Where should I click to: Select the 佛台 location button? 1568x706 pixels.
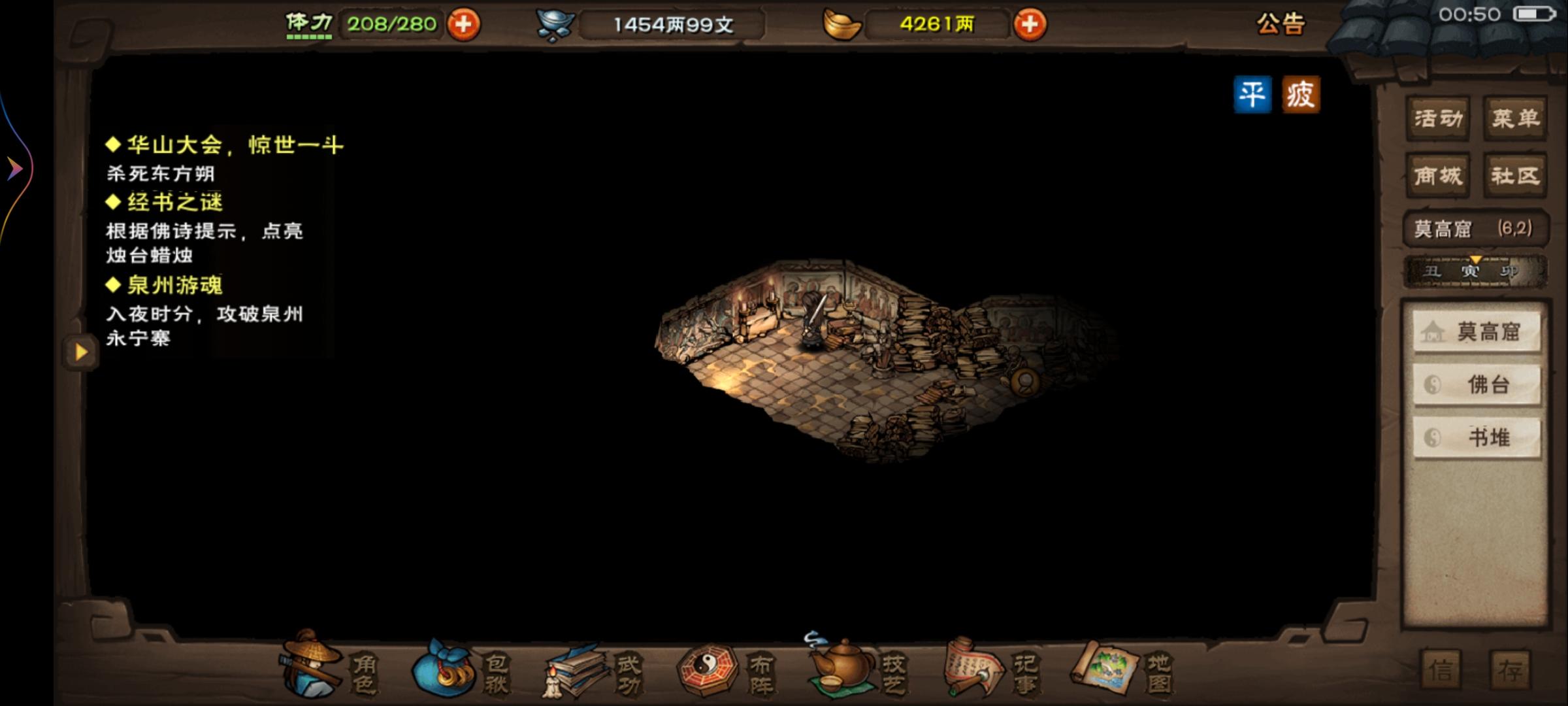tap(1477, 384)
